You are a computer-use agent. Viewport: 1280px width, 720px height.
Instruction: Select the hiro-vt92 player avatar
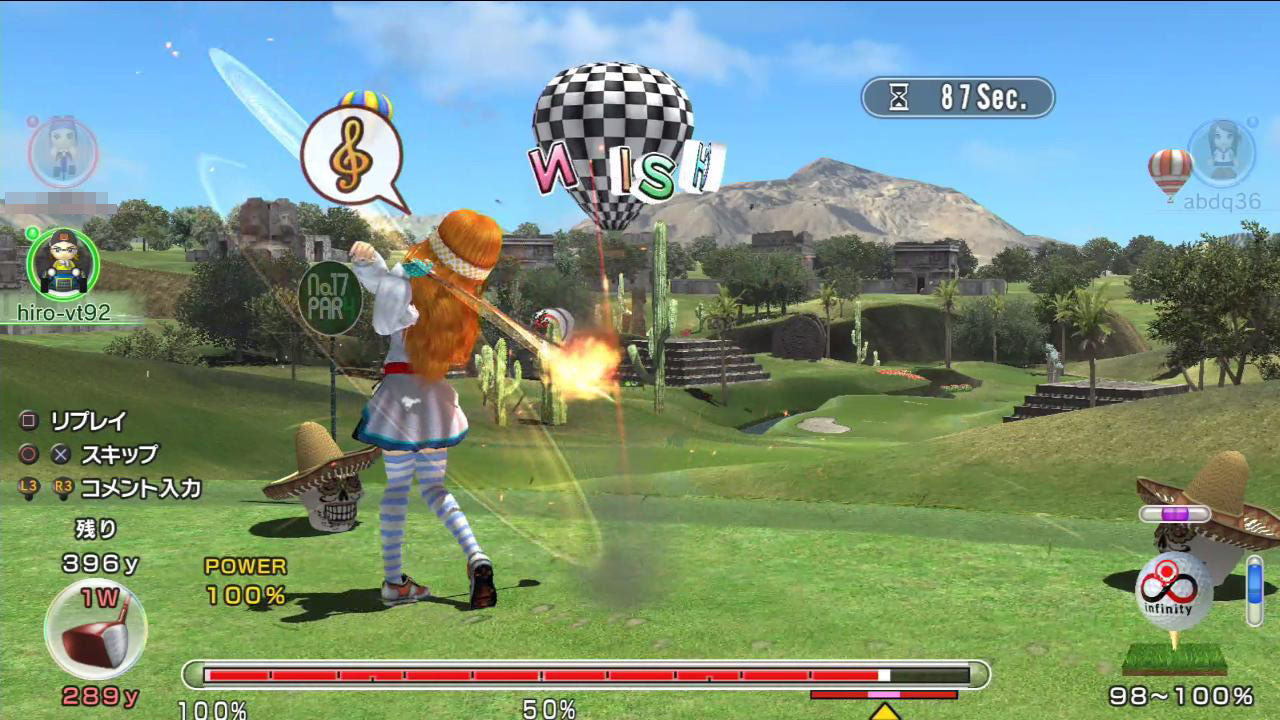pos(63,263)
